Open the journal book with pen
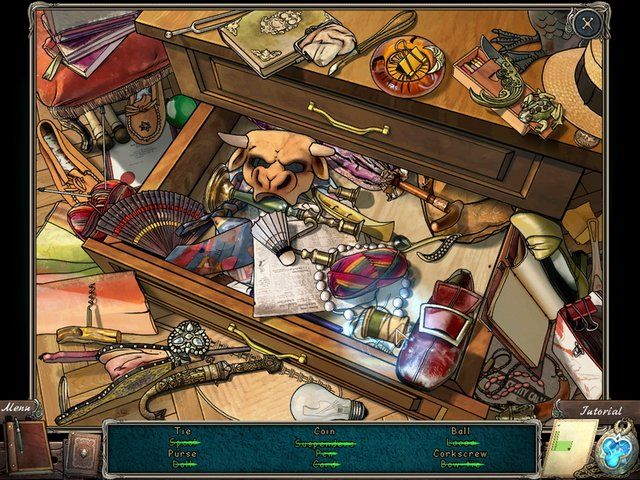This screenshot has height=480, width=640. pyautogui.click(x=23, y=443)
